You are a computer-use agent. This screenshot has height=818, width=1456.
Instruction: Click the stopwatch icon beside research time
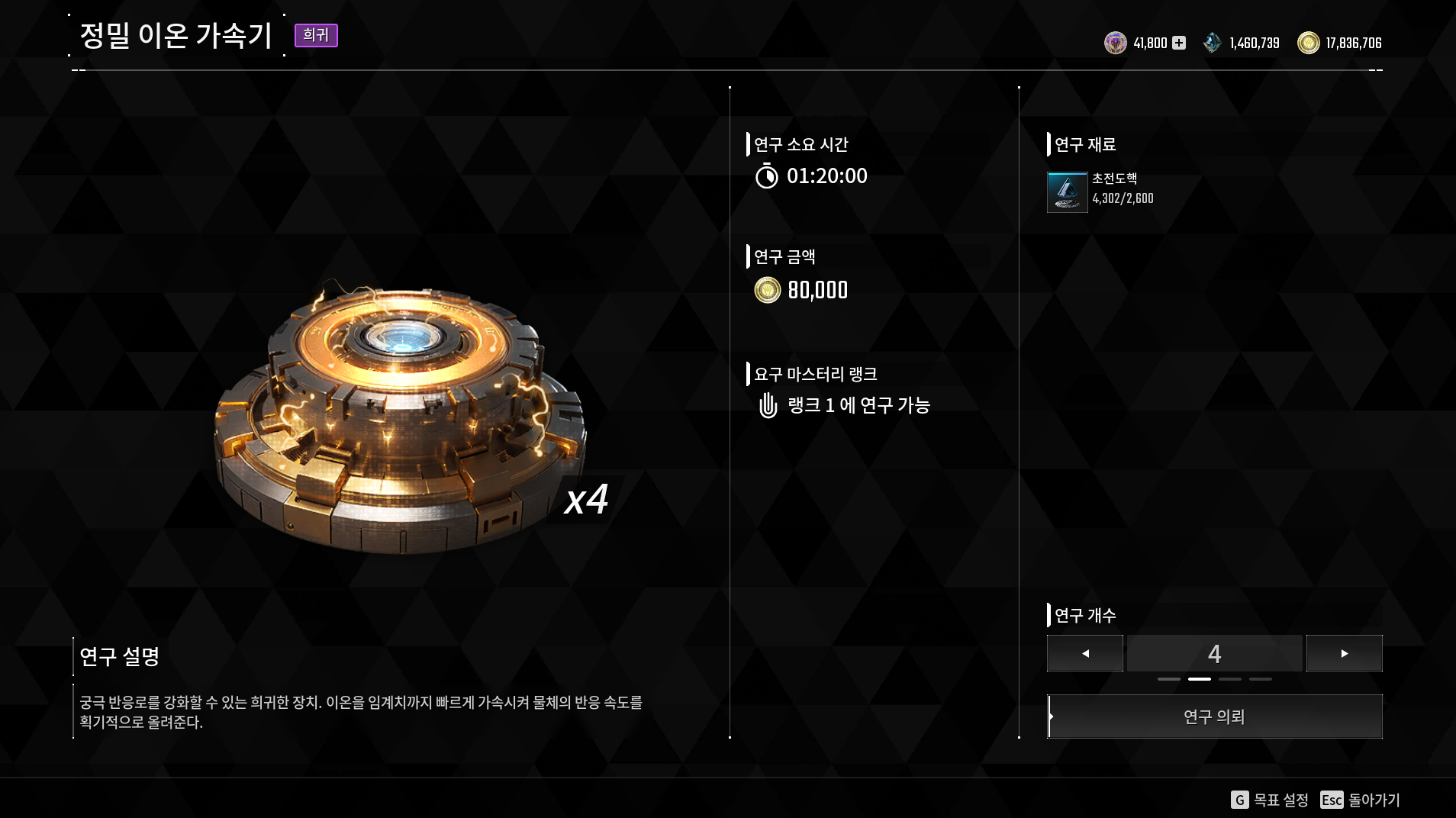pyautogui.click(x=769, y=176)
